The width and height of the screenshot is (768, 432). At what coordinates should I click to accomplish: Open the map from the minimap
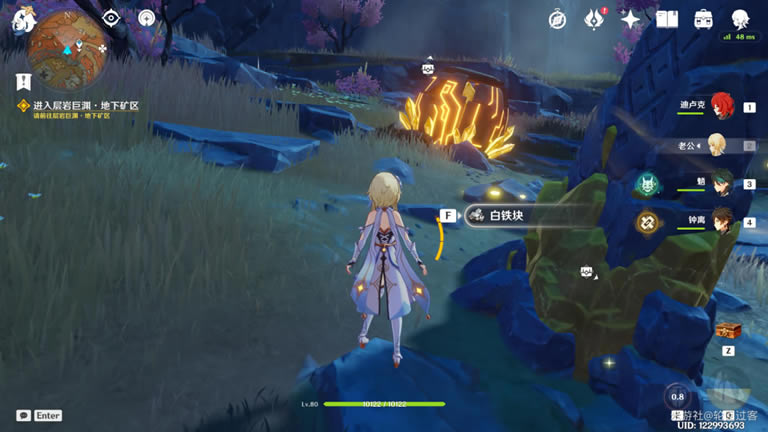(x=68, y=50)
